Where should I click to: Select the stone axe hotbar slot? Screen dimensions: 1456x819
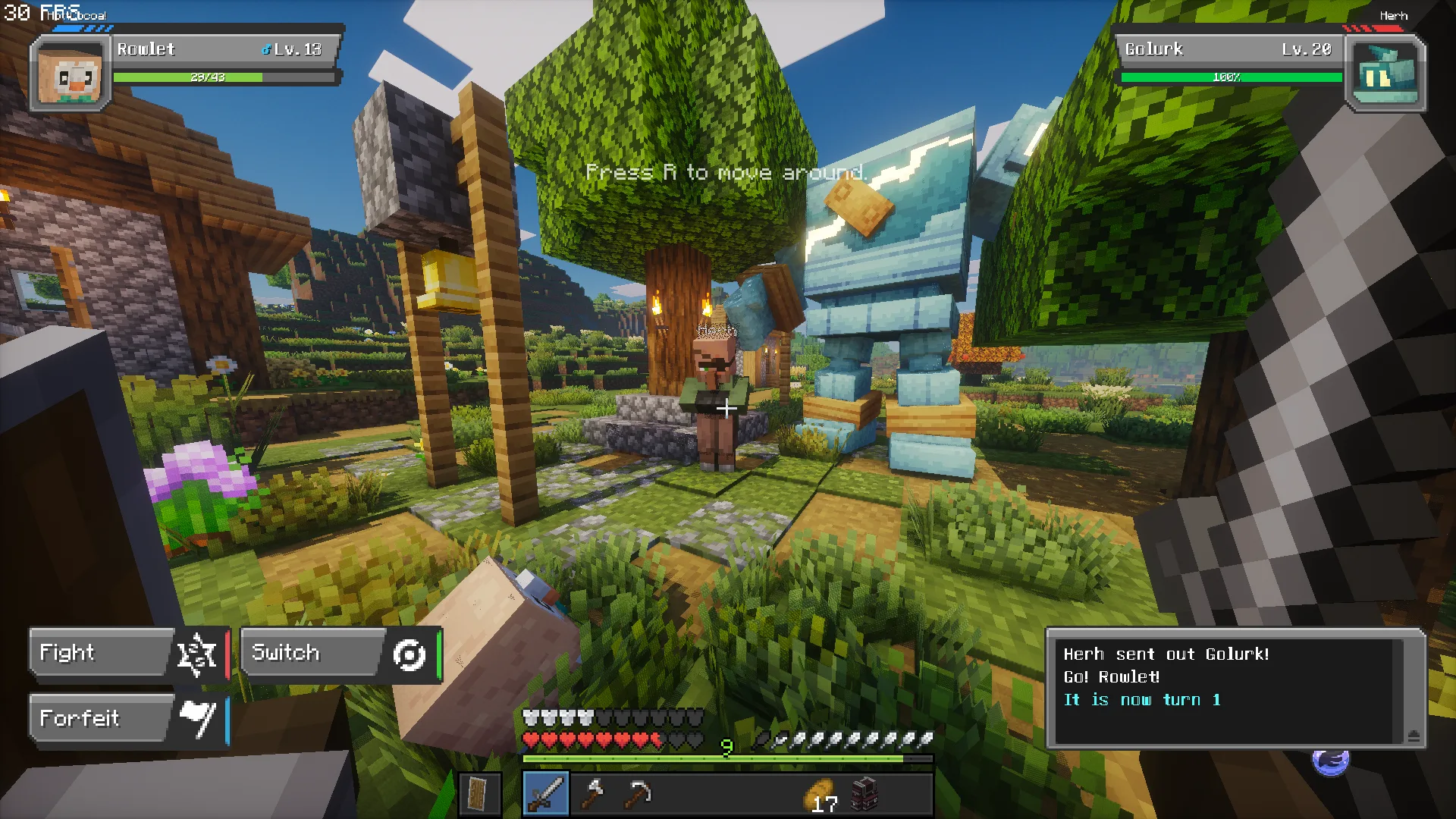[592, 794]
